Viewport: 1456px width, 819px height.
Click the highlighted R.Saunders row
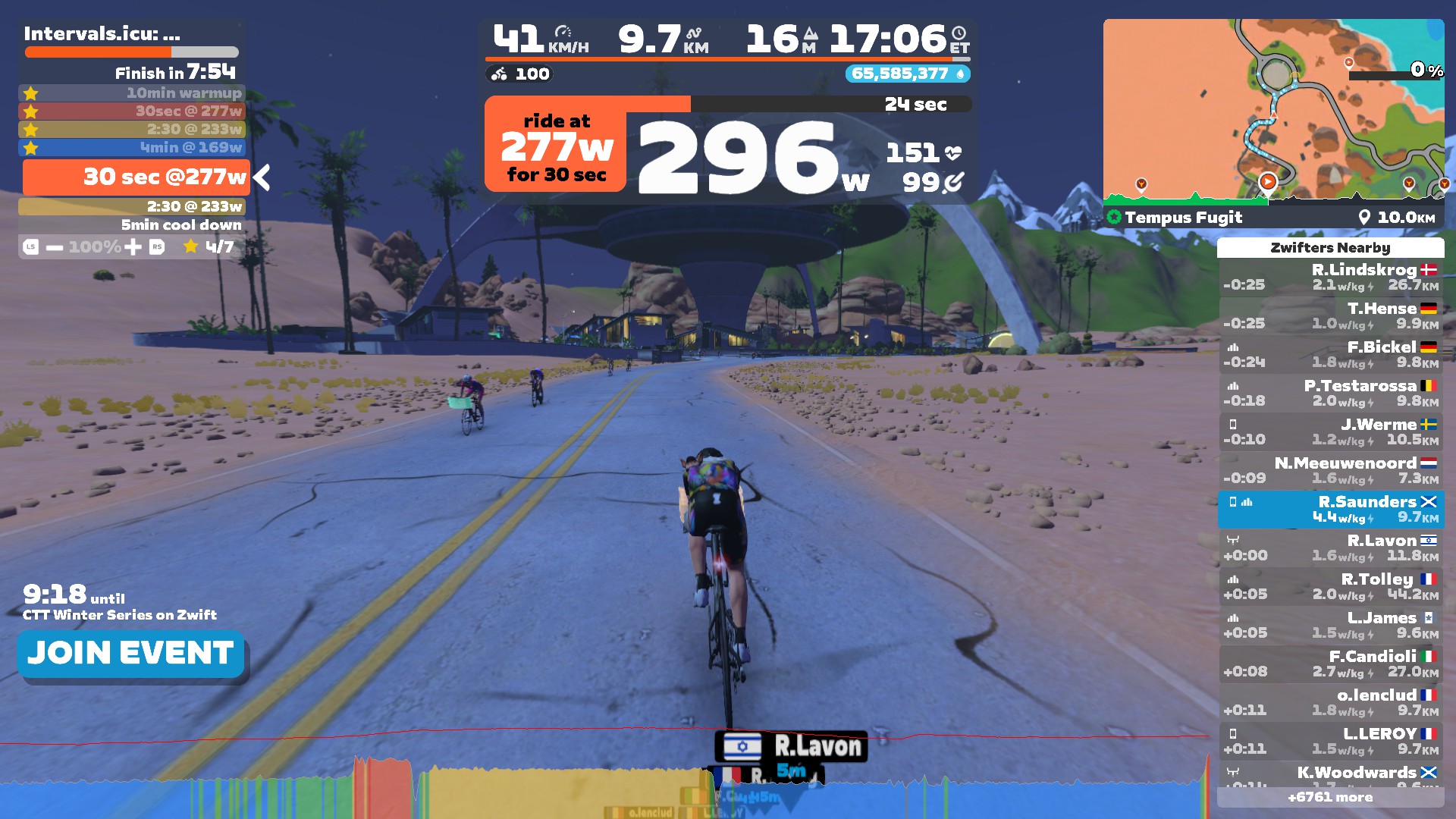coord(1330,509)
